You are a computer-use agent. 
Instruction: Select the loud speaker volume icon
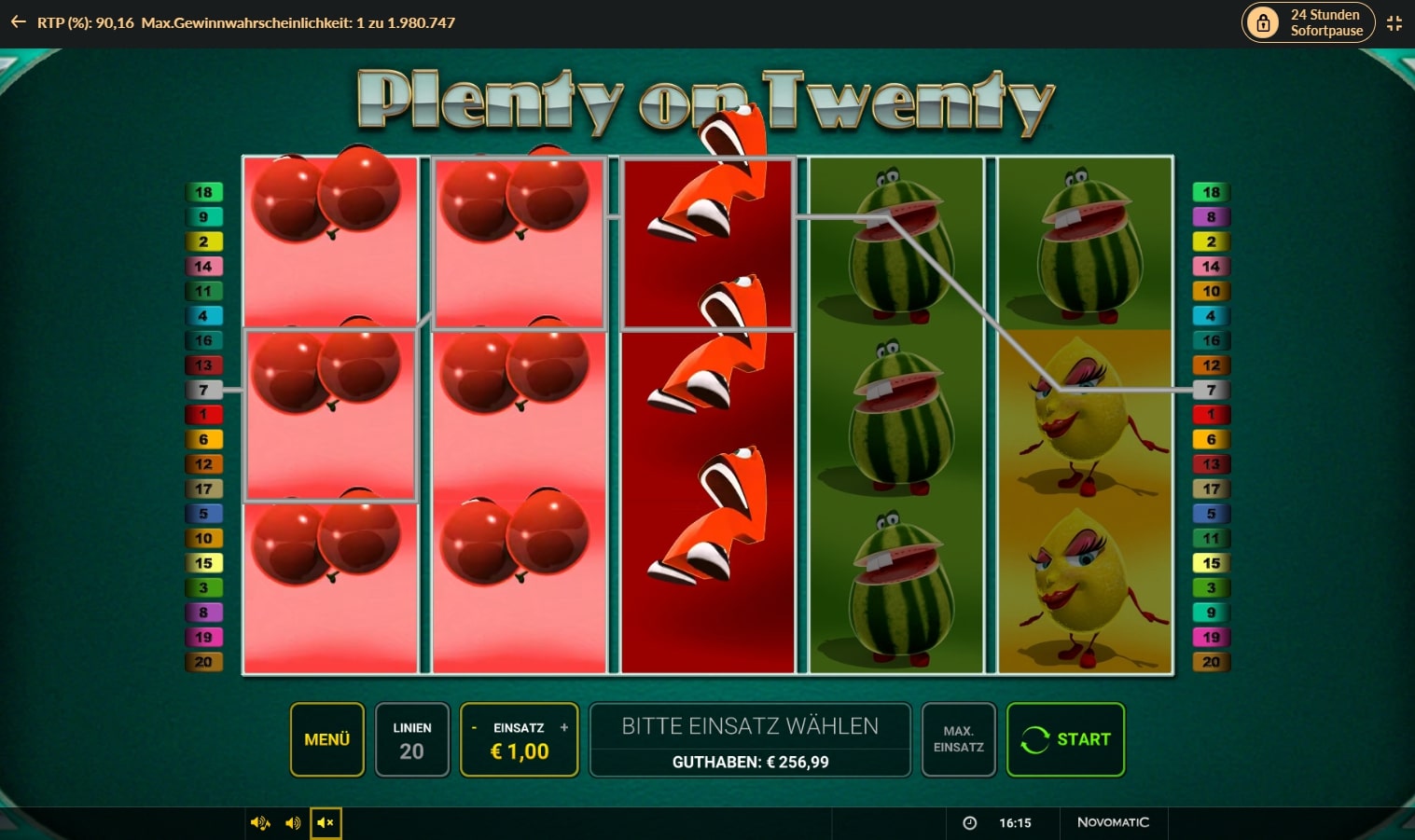pos(260,823)
